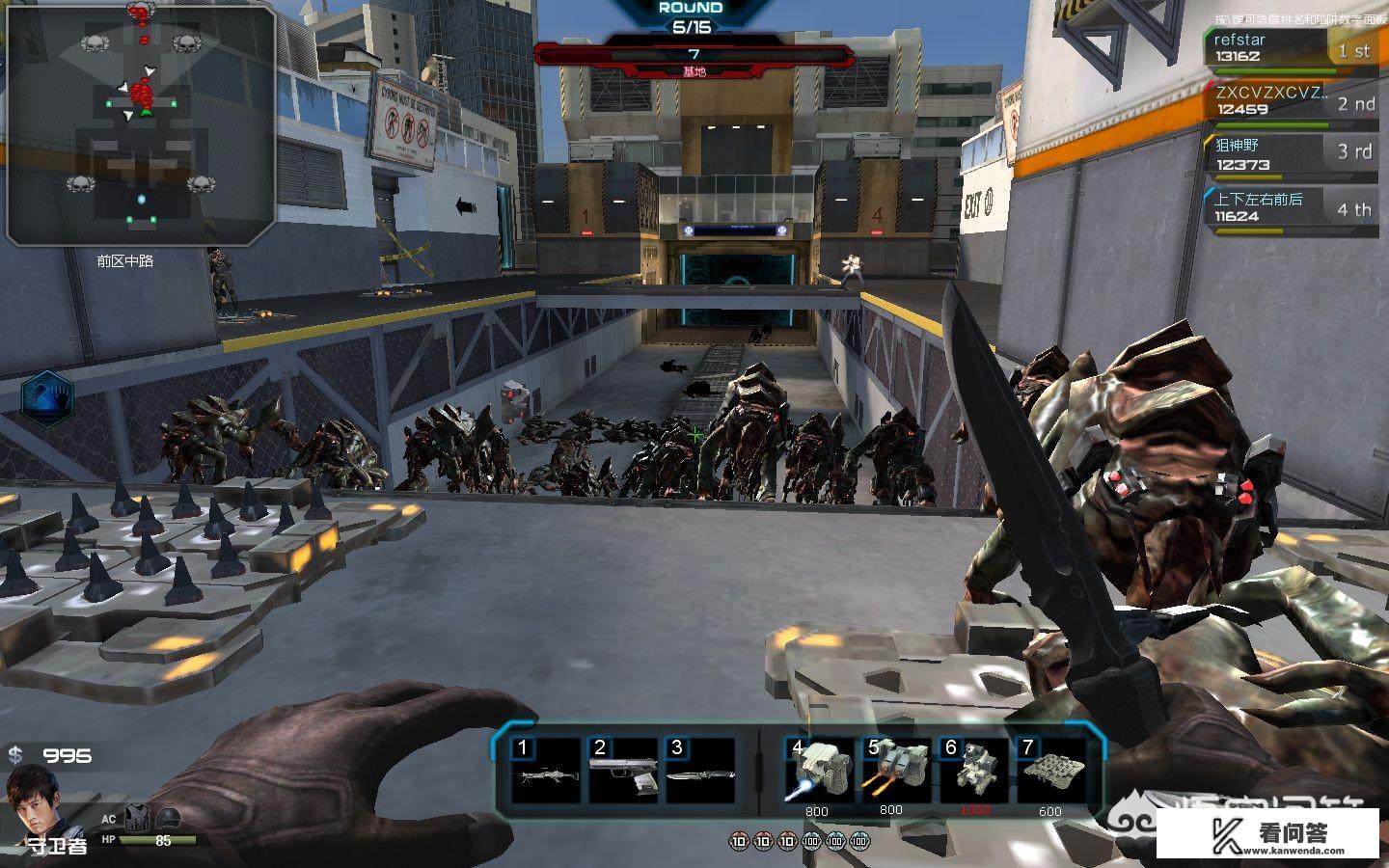
Task: Click the body armor vest icon
Action: coord(136,820)
